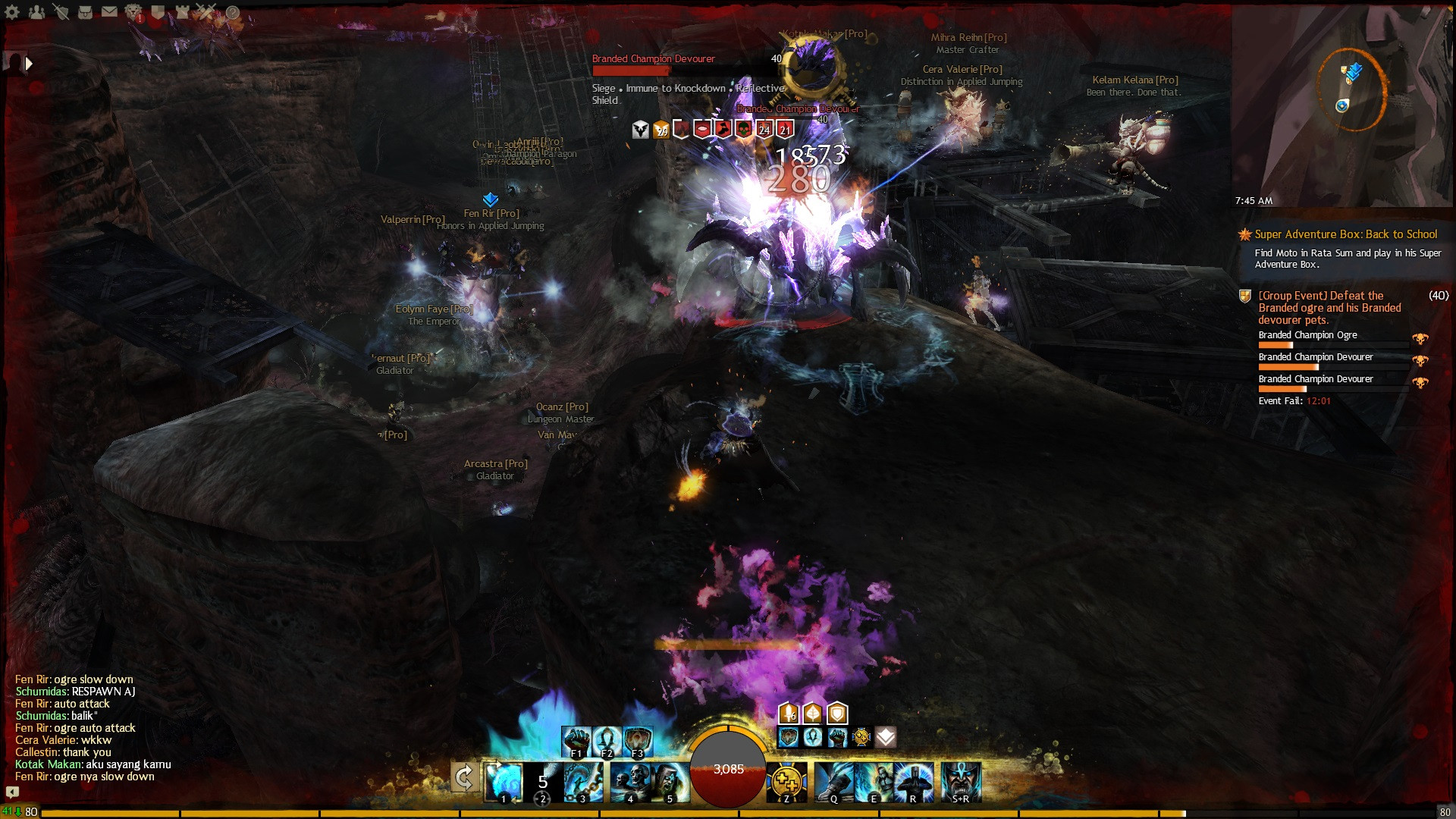
Task: Swap weapons with the curved arrows button
Action: [464, 777]
